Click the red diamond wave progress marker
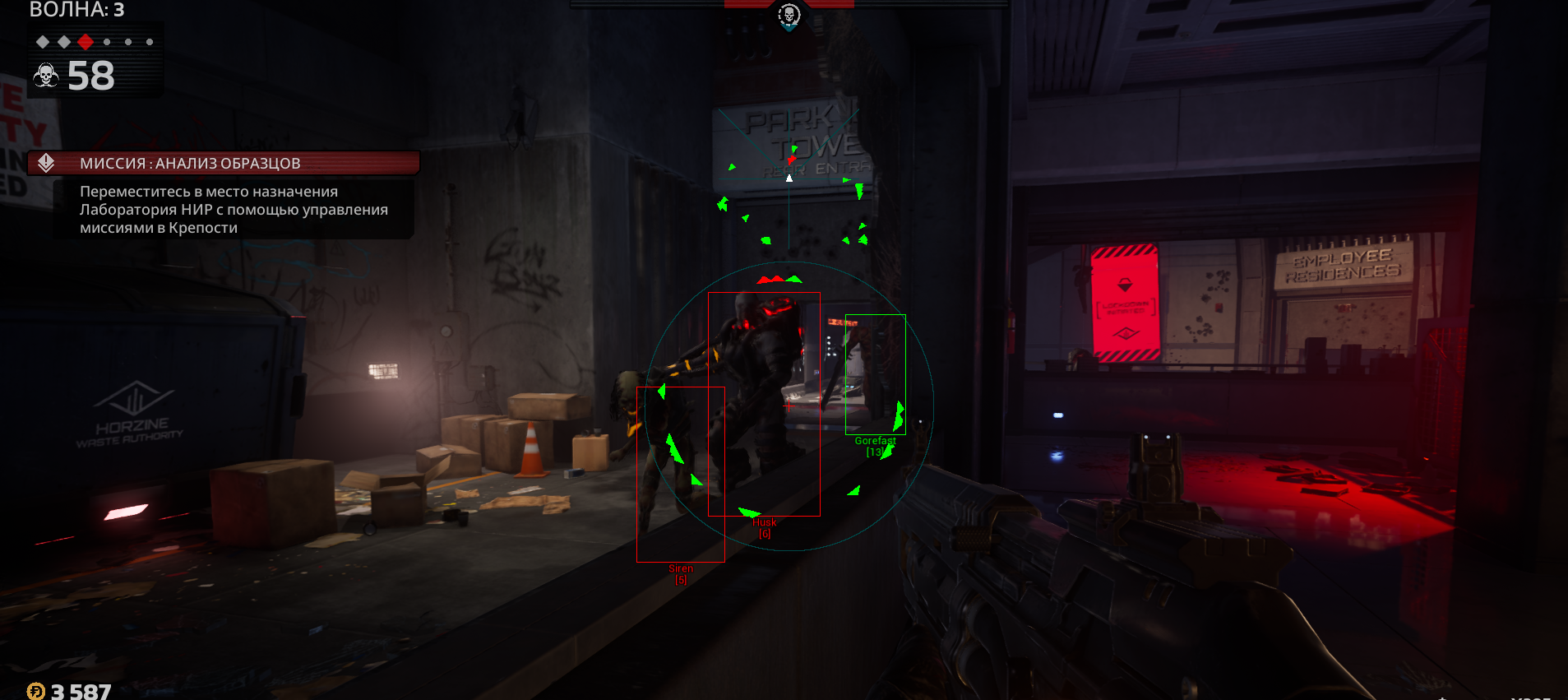This screenshot has height=700, width=1568. (x=86, y=42)
